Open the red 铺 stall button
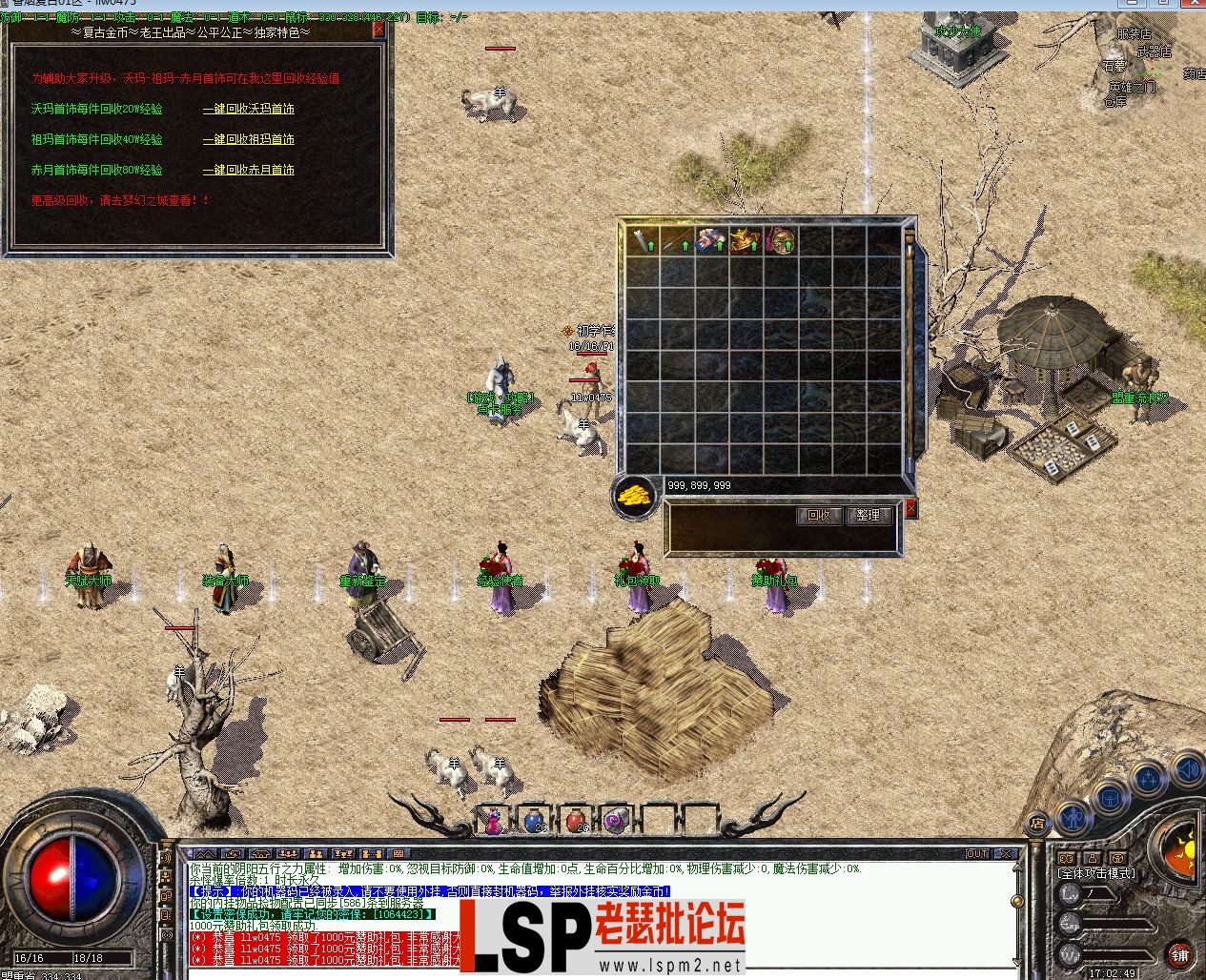1206x980 pixels. click(1180, 954)
